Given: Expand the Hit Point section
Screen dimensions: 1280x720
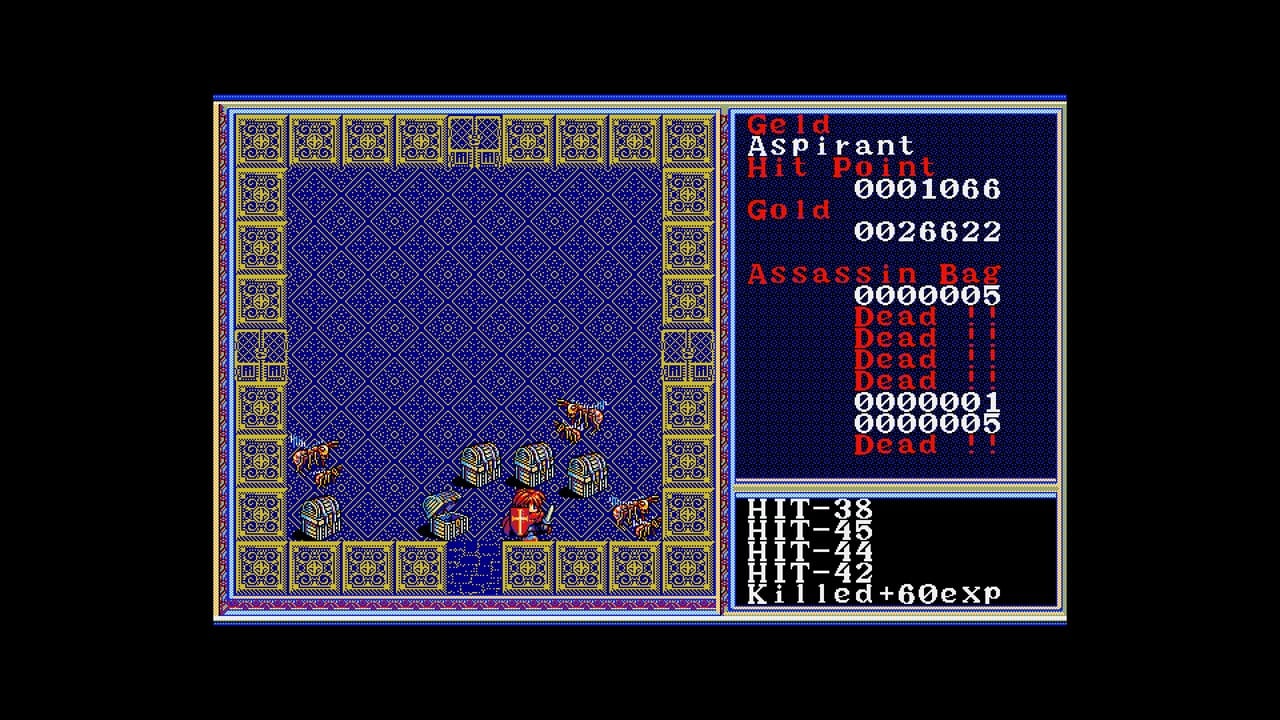Looking at the screenshot, I should [x=838, y=167].
